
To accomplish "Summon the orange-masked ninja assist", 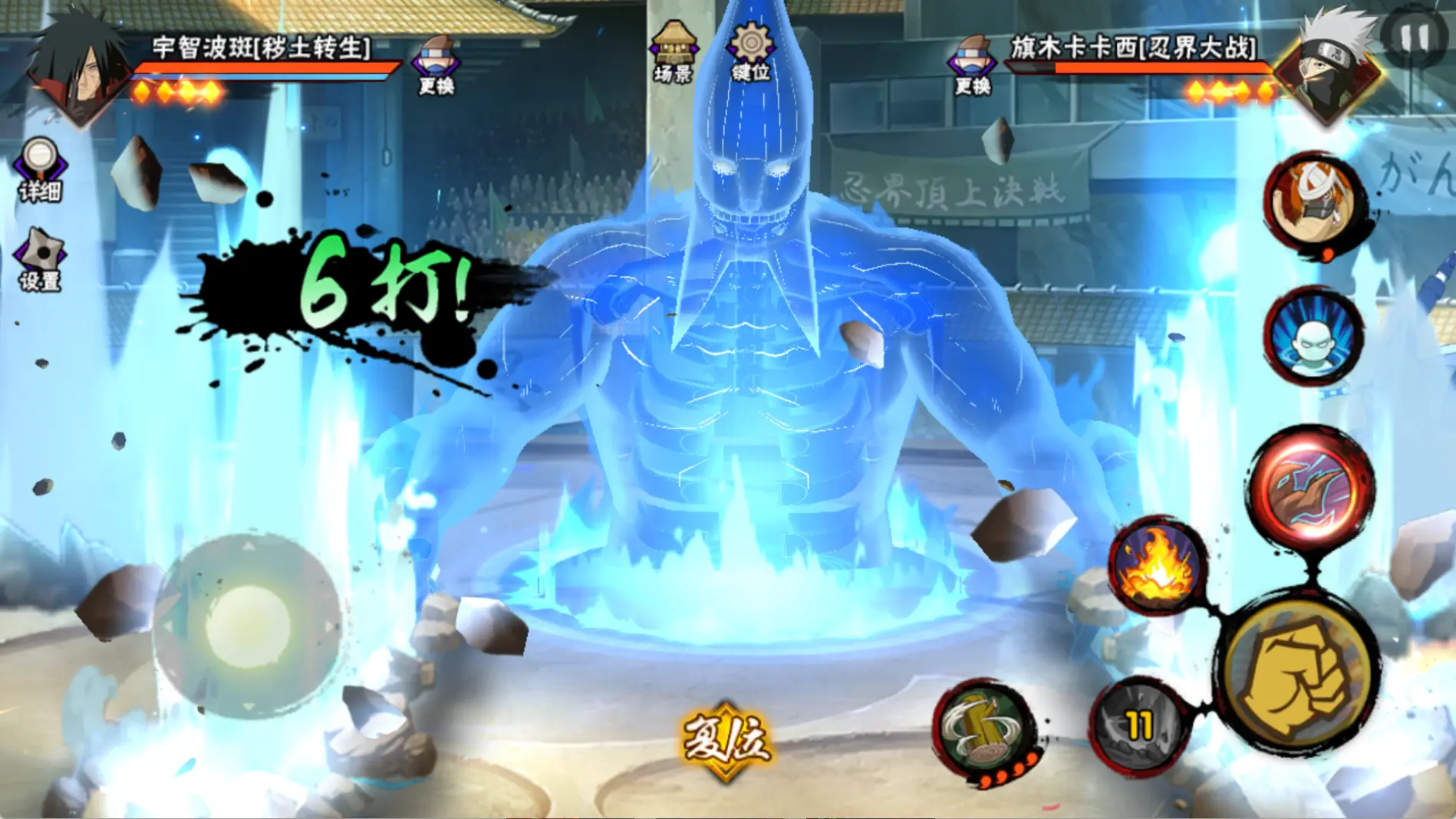I will 1313,201.
